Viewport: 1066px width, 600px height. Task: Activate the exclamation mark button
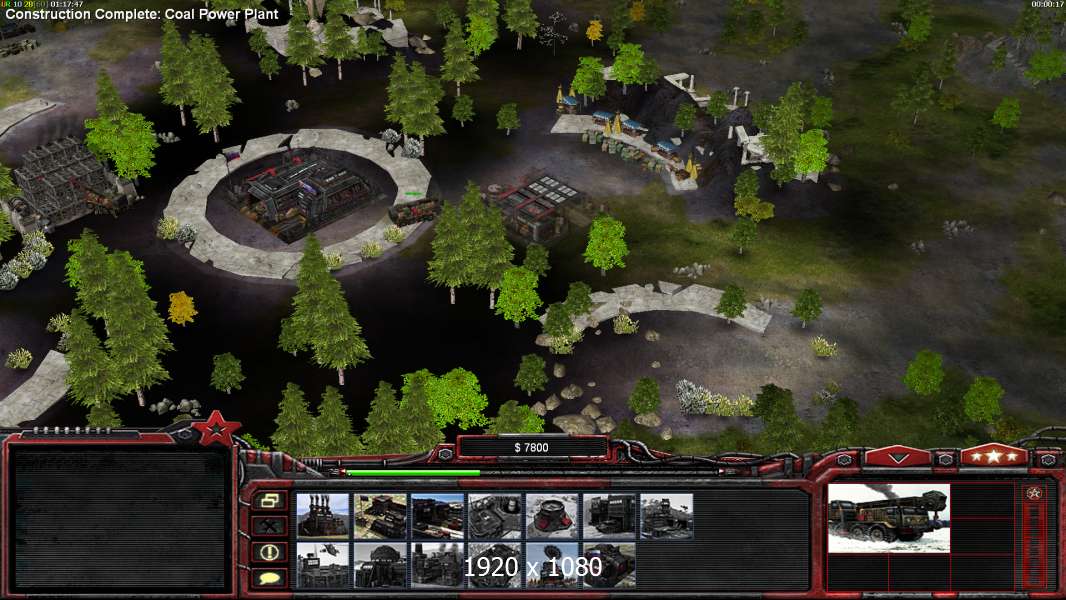269,551
